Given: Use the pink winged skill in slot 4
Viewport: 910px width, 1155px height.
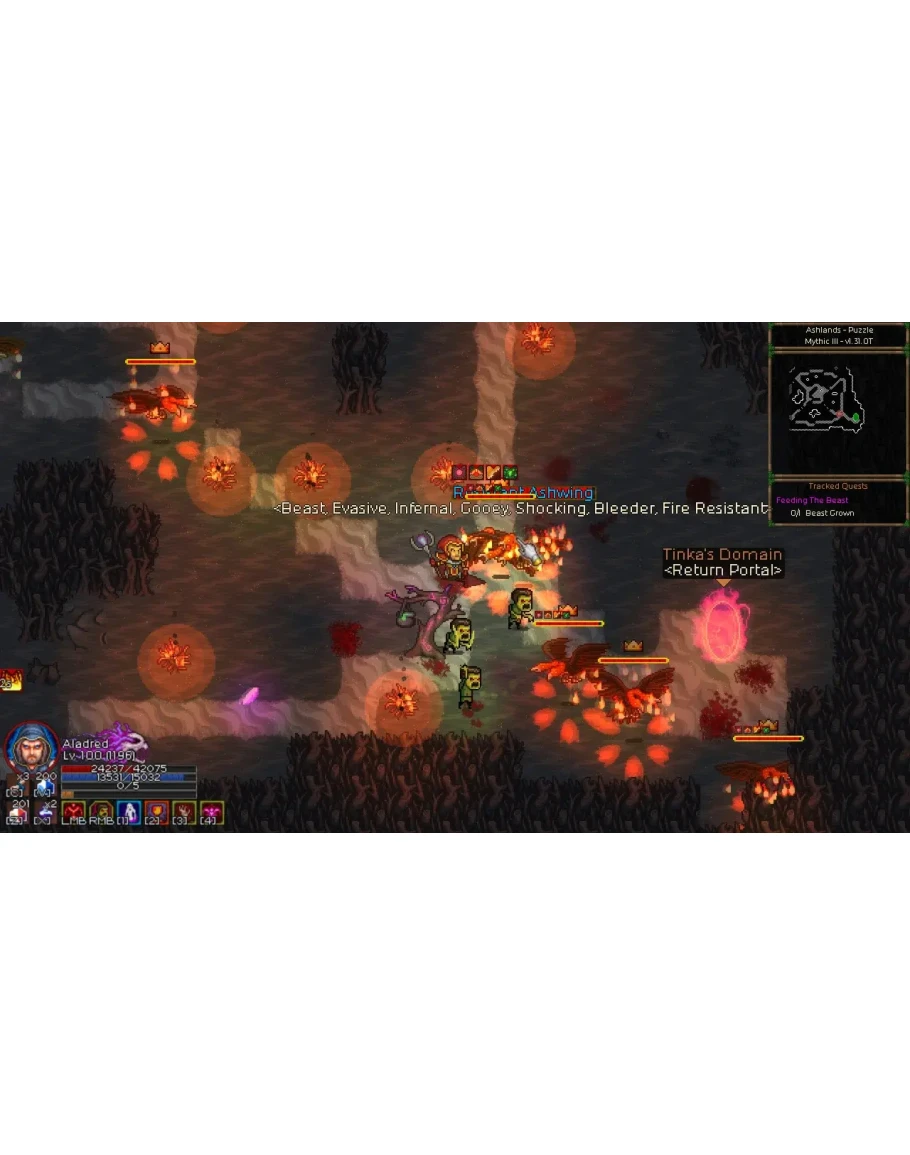Looking at the screenshot, I should (x=211, y=811).
